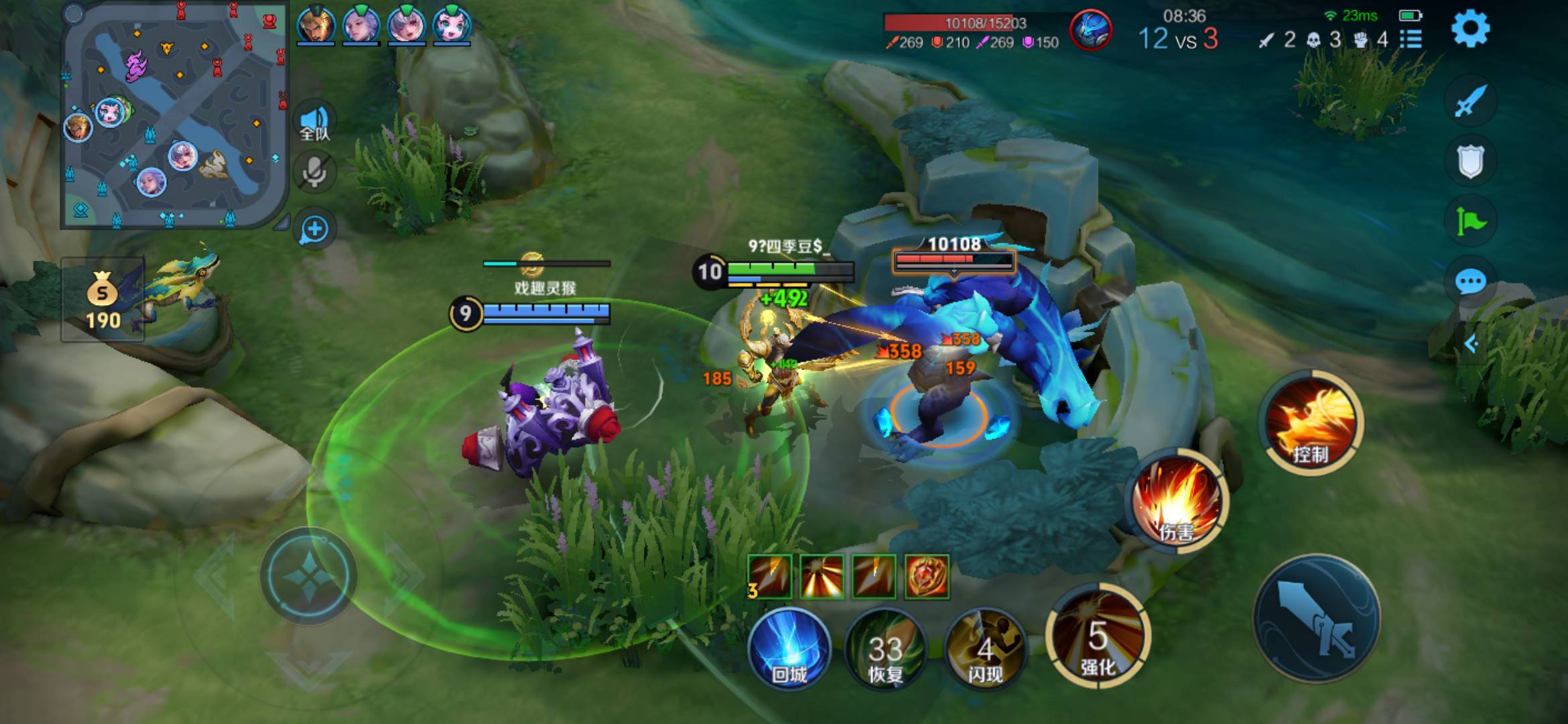Toggle the 全队 team voice speaker
1568x724 pixels.
(x=314, y=122)
